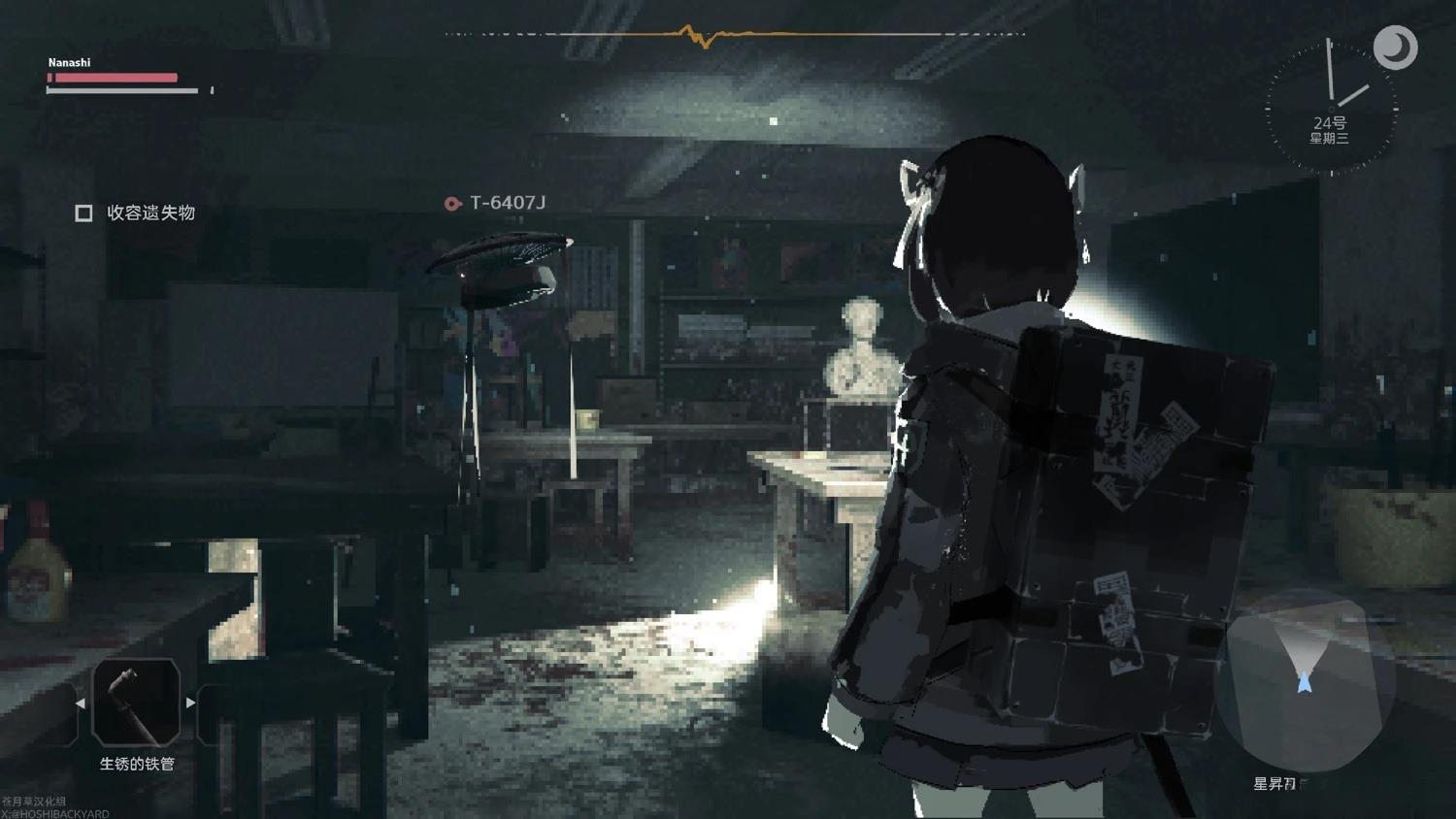Select the rusty iron pipe item icon
Viewport: 1456px width, 819px height.
[136, 704]
